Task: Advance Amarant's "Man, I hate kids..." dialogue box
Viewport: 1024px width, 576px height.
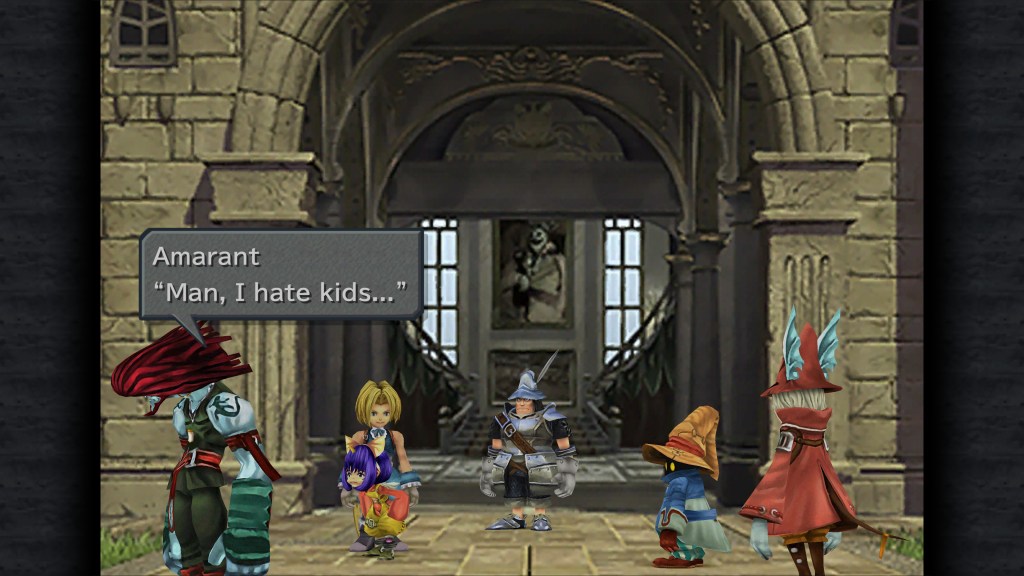Action: (280, 274)
